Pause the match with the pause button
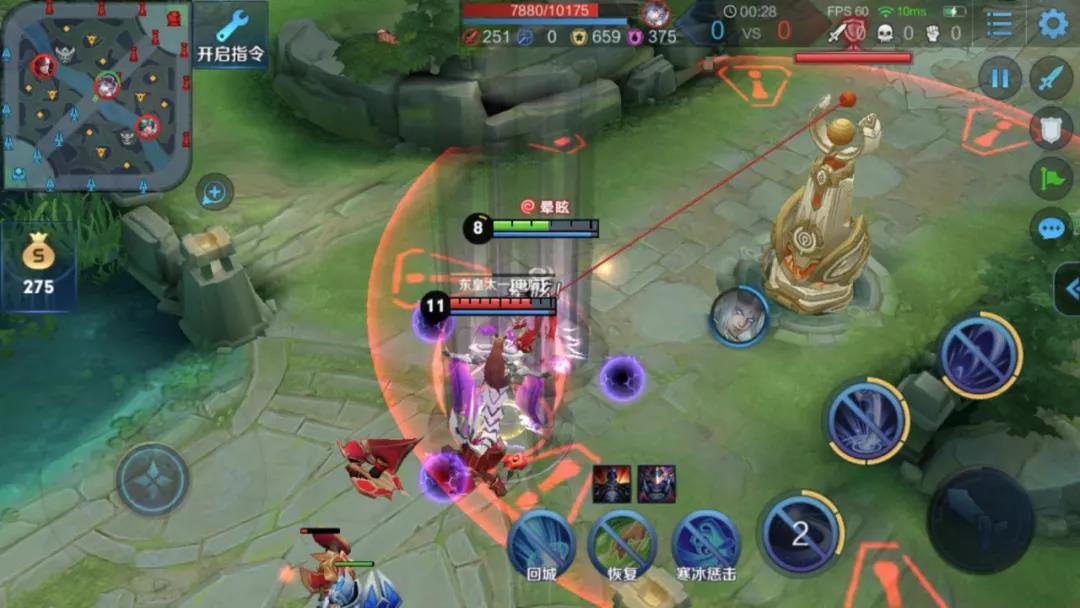This screenshot has width=1080, height=608. pyautogui.click(x=999, y=78)
